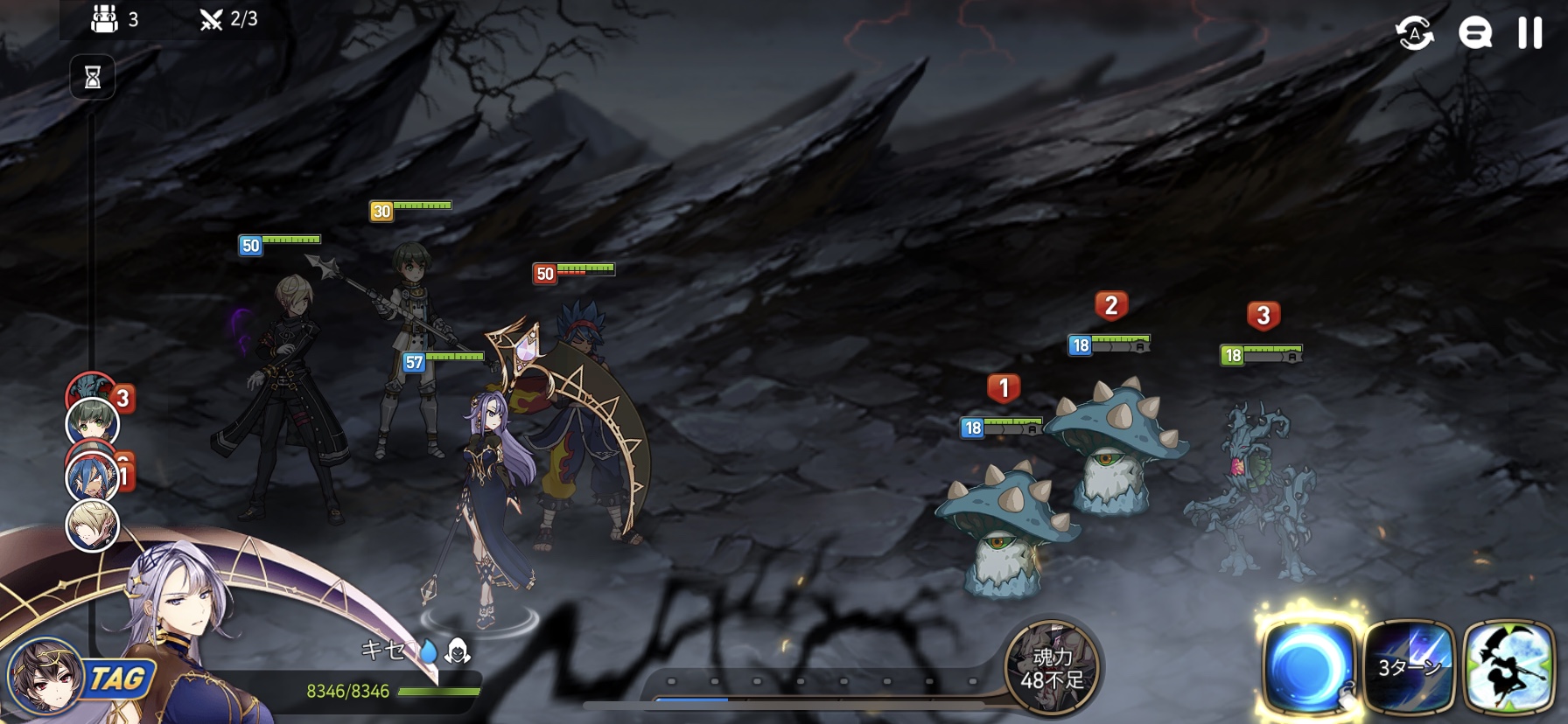Target the enemy marked with number 1

[x=1004, y=525]
